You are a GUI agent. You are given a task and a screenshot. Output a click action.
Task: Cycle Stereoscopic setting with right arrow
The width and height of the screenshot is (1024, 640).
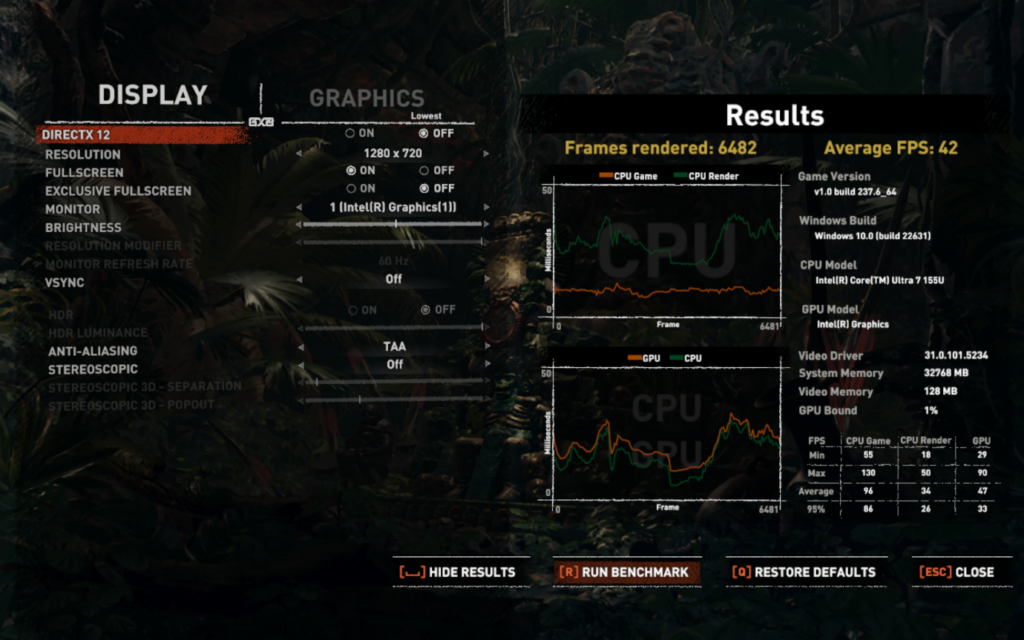click(x=487, y=365)
